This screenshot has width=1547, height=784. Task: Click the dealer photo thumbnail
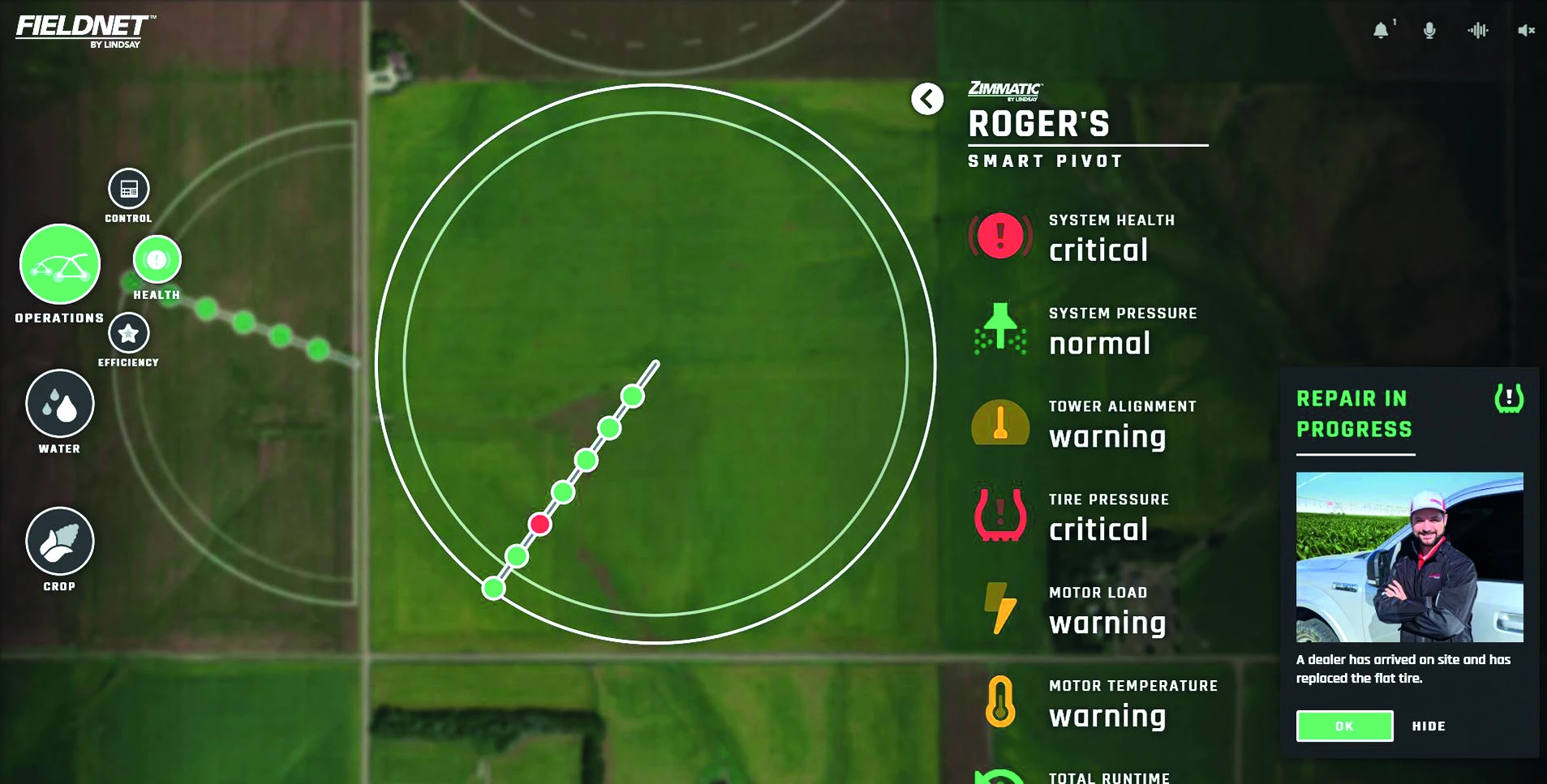click(x=1409, y=557)
